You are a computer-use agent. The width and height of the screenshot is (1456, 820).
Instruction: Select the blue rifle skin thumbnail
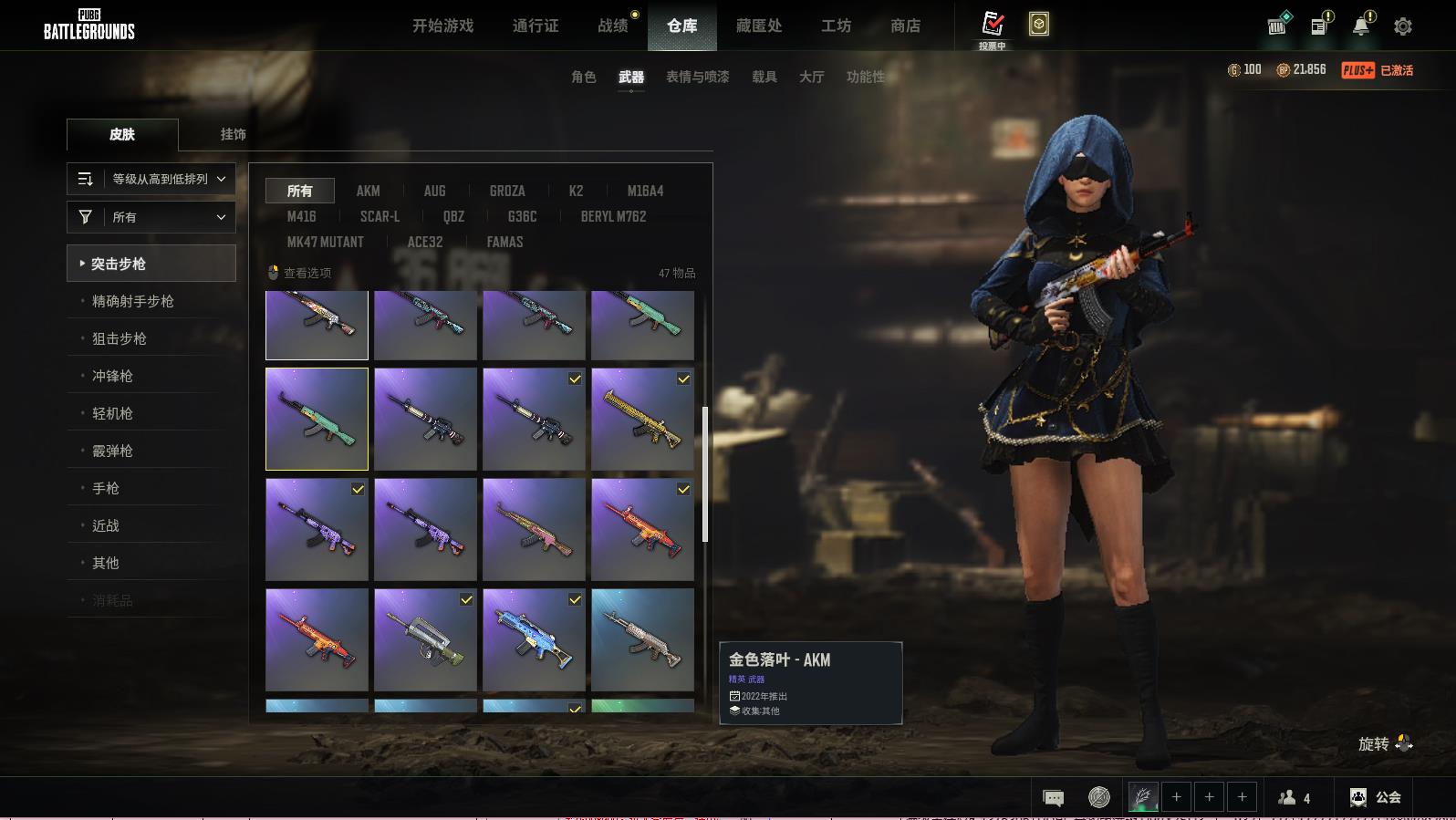(534, 639)
